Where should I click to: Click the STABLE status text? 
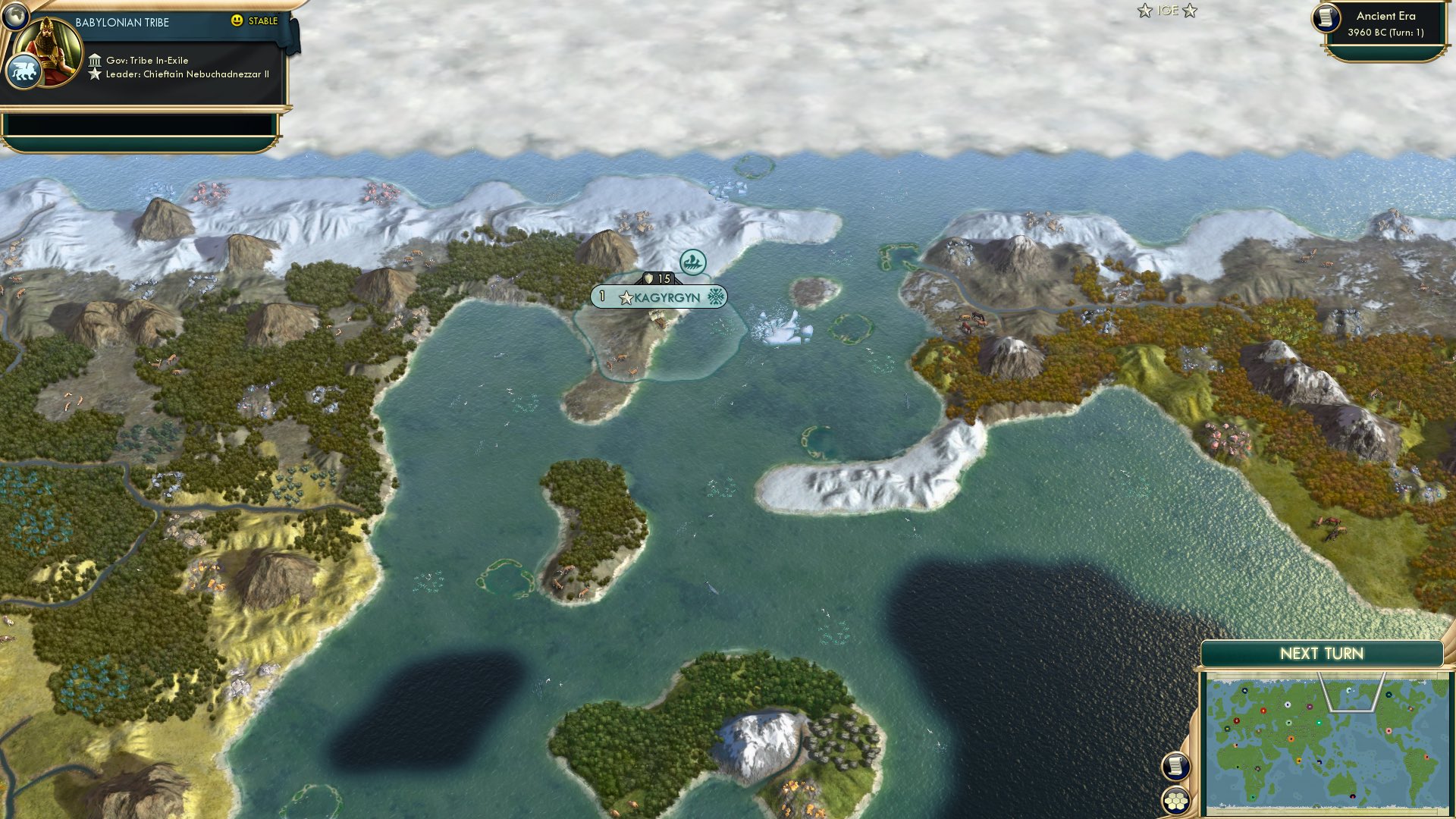click(x=262, y=22)
